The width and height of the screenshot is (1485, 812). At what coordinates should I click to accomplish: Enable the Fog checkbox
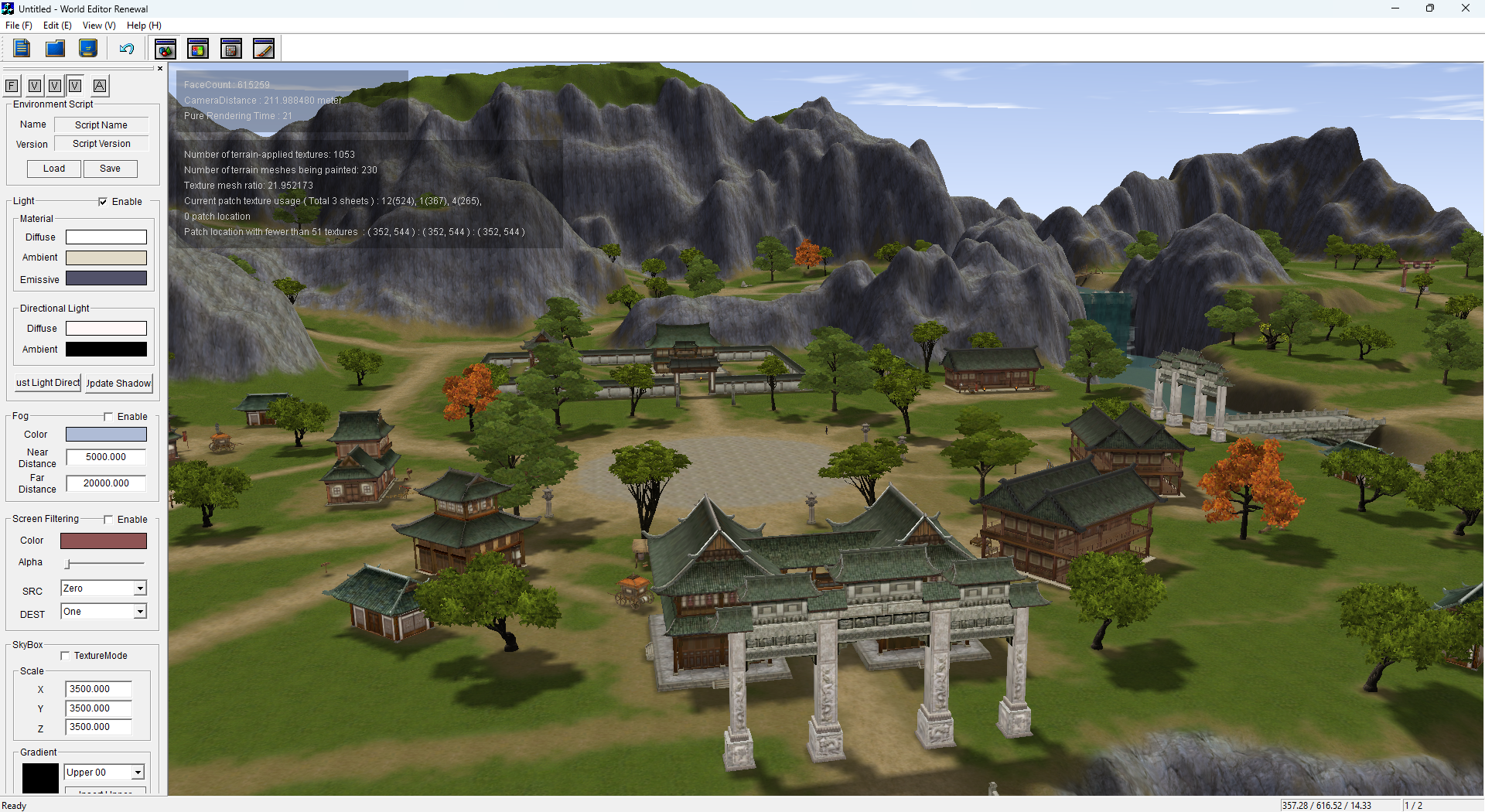[x=108, y=417]
